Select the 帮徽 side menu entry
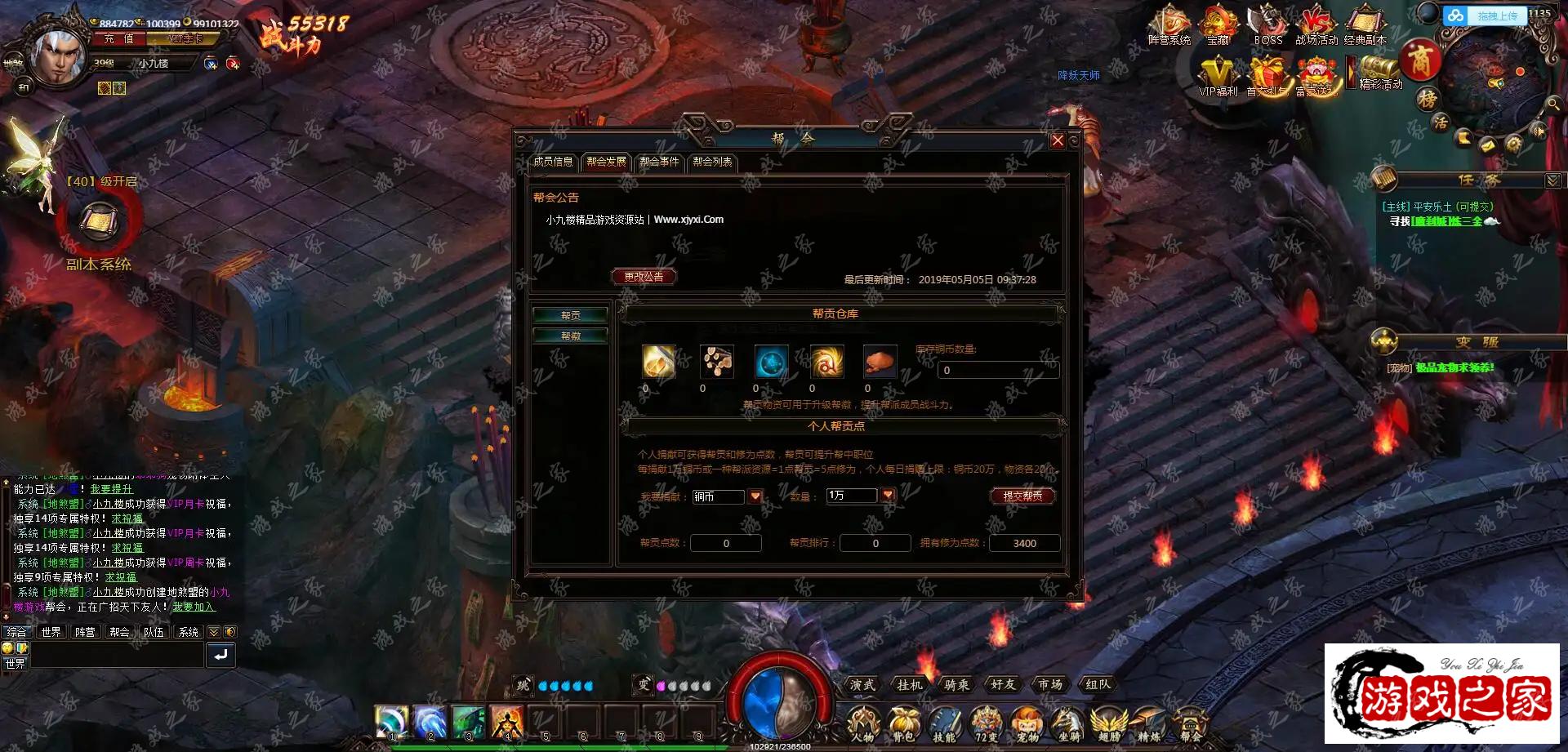This screenshot has width=1568, height=752. [x=571, y=336]
